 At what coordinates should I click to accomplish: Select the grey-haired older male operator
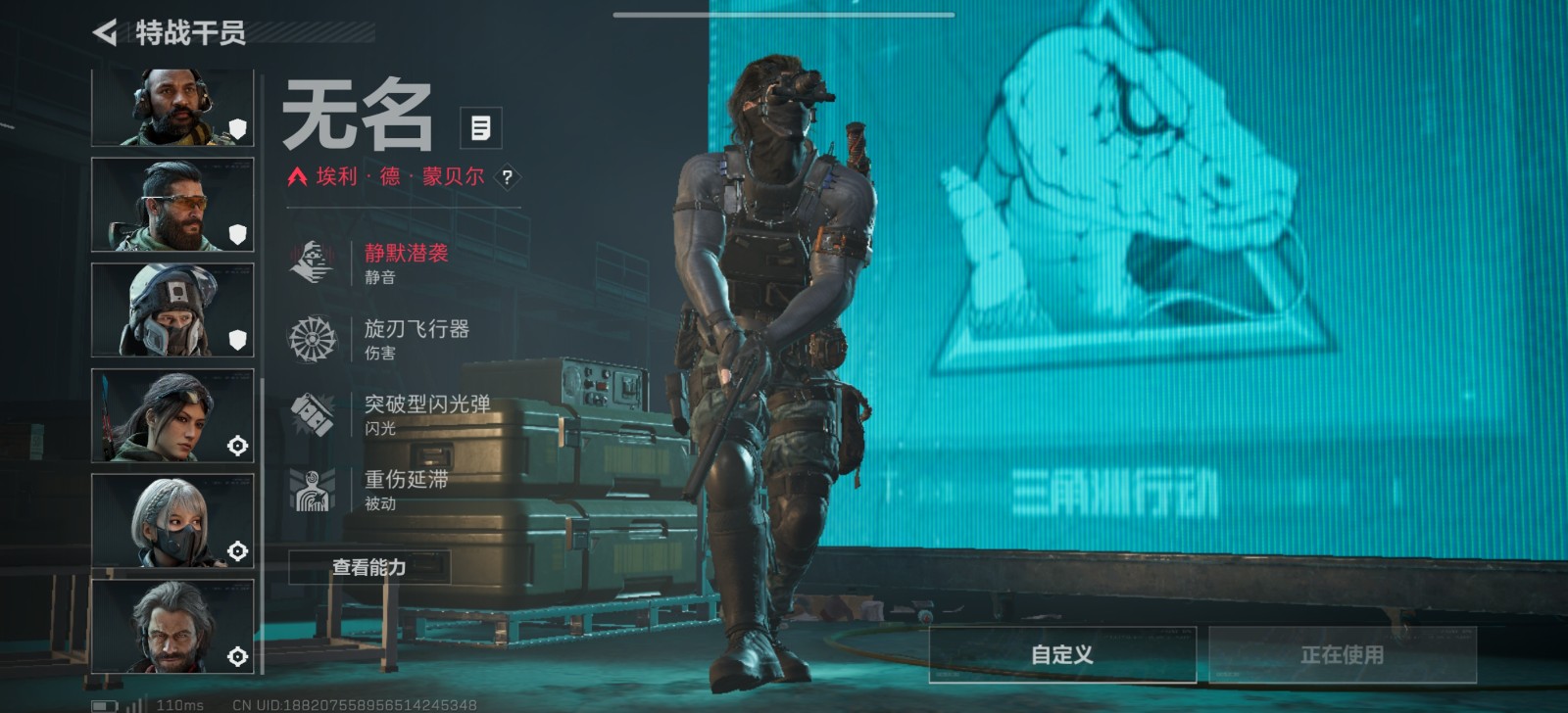click(x=172, y=626)
